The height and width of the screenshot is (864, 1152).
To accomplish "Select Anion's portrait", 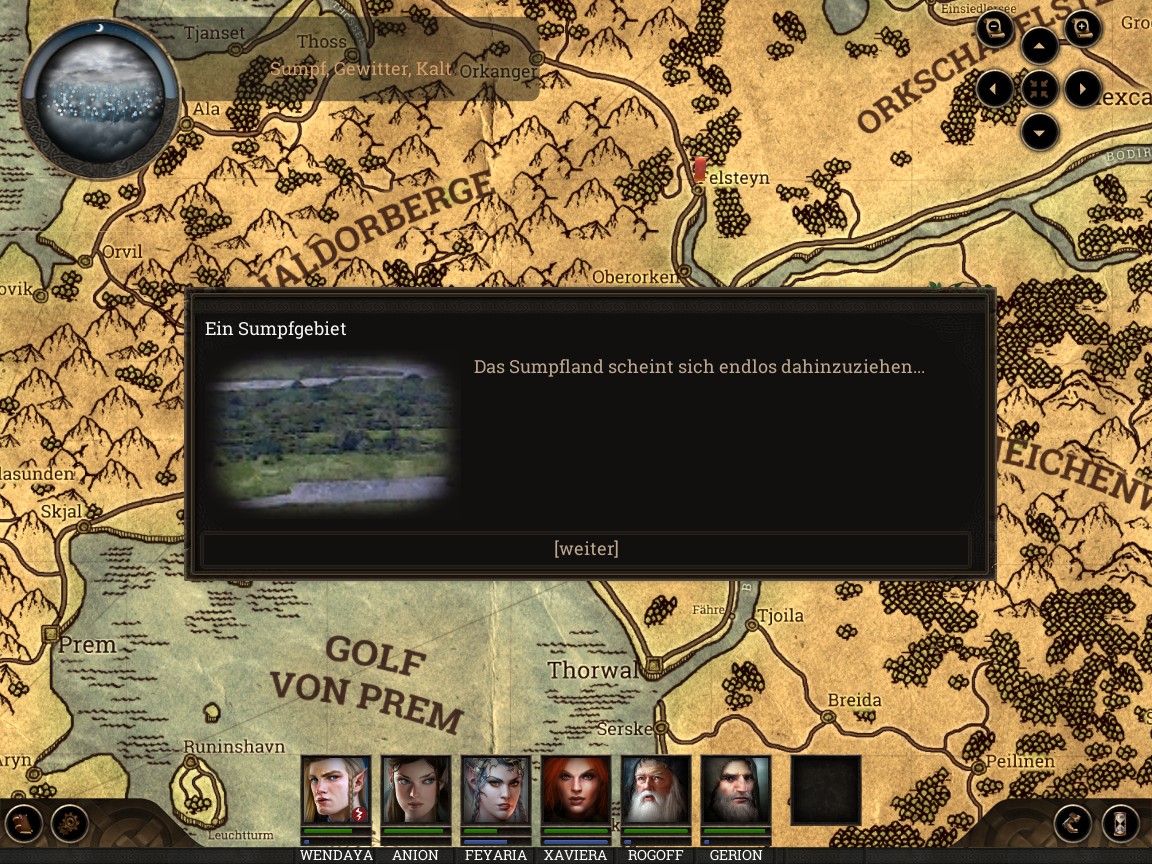I will click(416, 790).
